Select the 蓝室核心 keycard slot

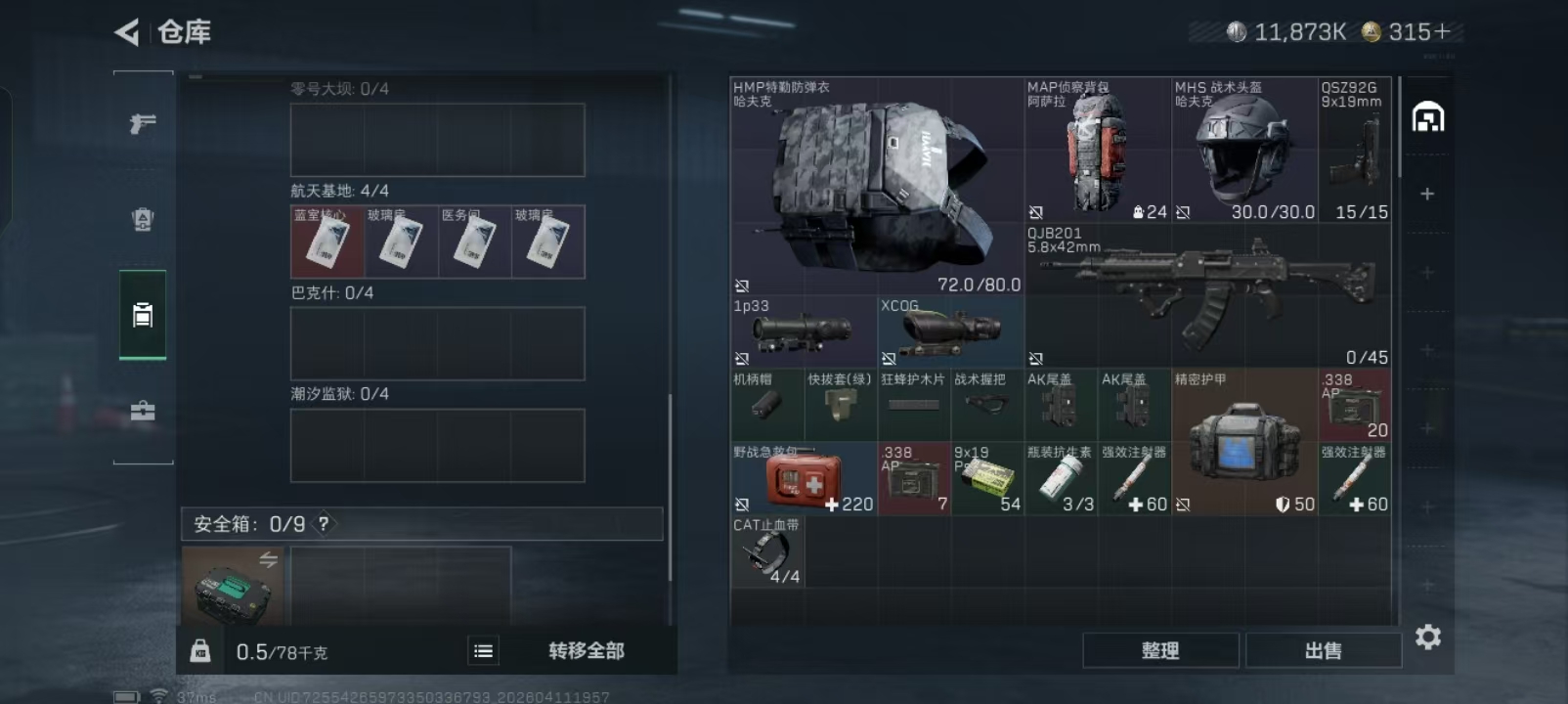pos(327,242)
